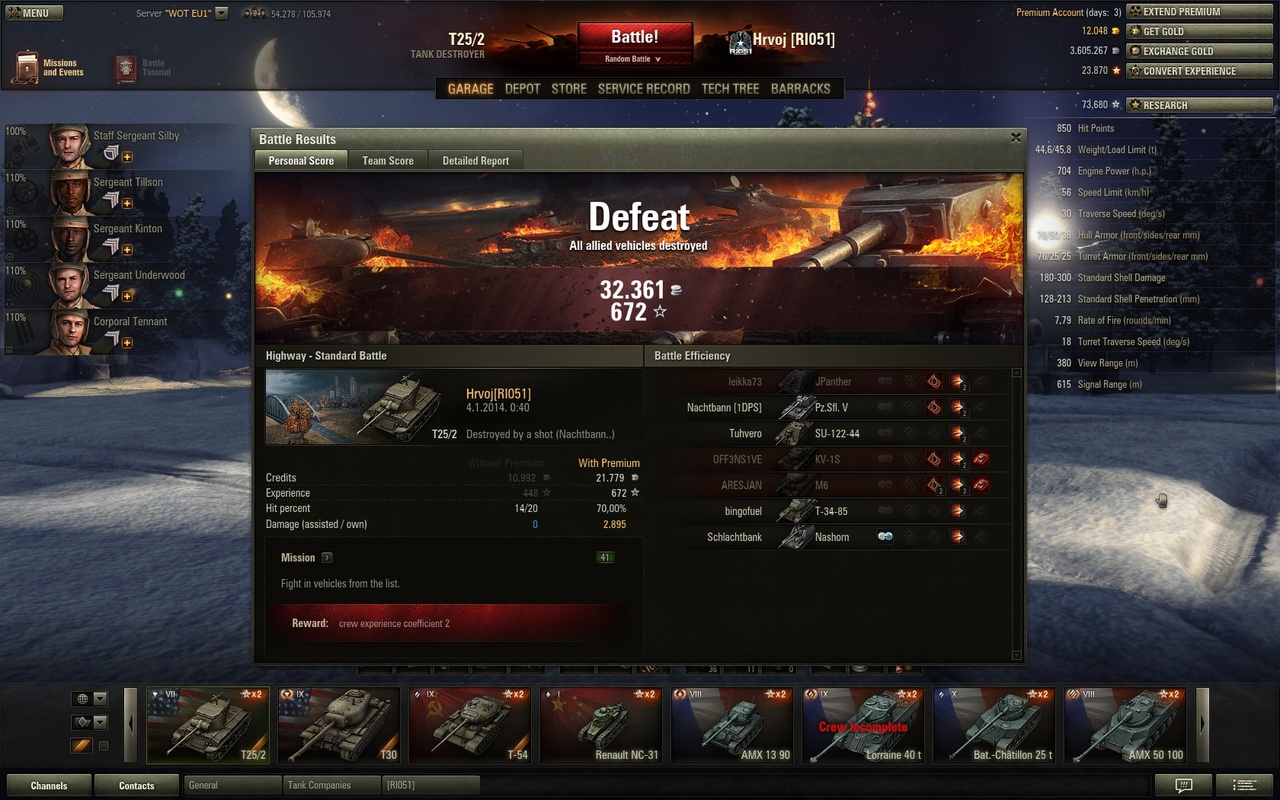Open the TECH TREE
The height and width of the screenshot is (800, 1280).
(730, 88)
